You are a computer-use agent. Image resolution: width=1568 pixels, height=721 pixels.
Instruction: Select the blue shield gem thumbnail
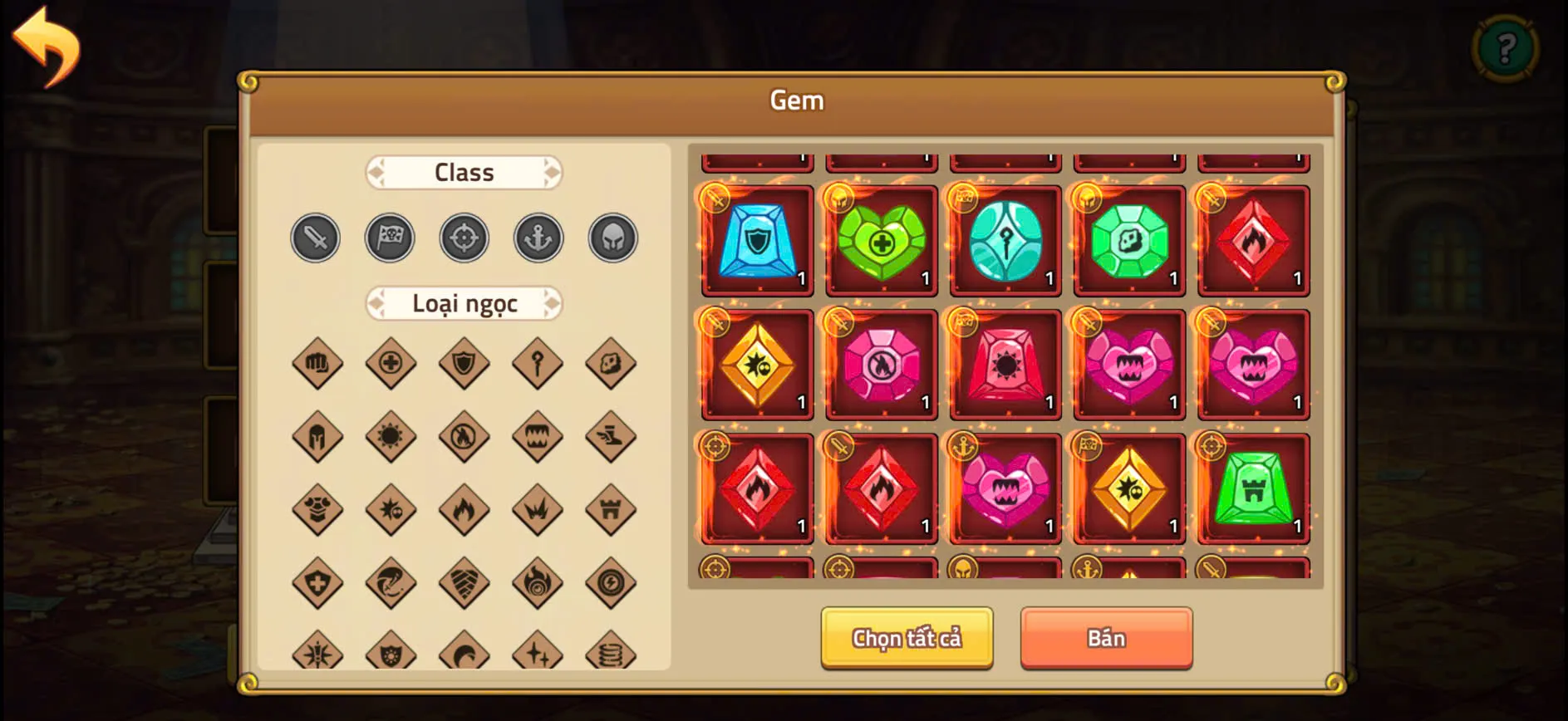755,242
